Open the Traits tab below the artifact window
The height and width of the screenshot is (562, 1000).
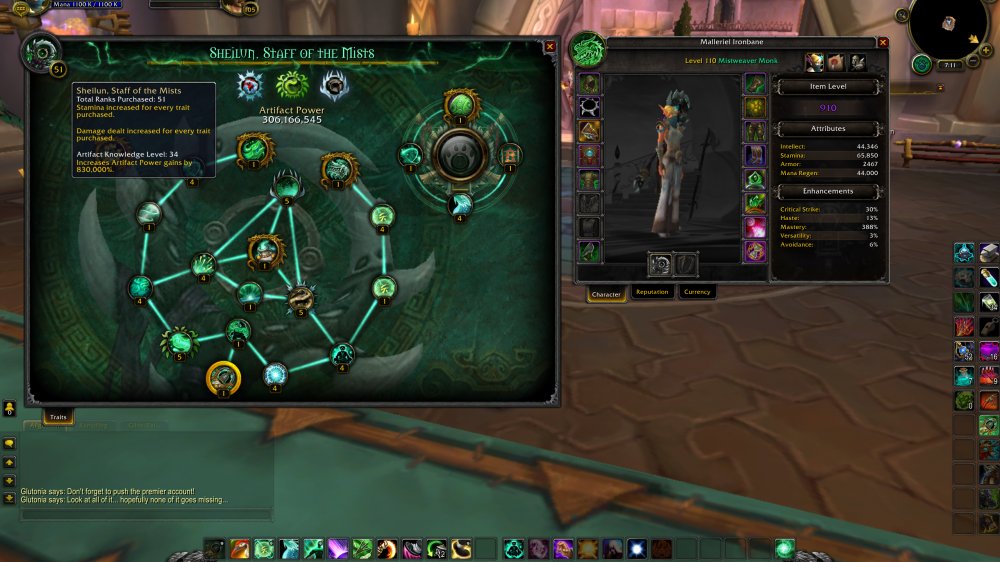coord(58,416)
